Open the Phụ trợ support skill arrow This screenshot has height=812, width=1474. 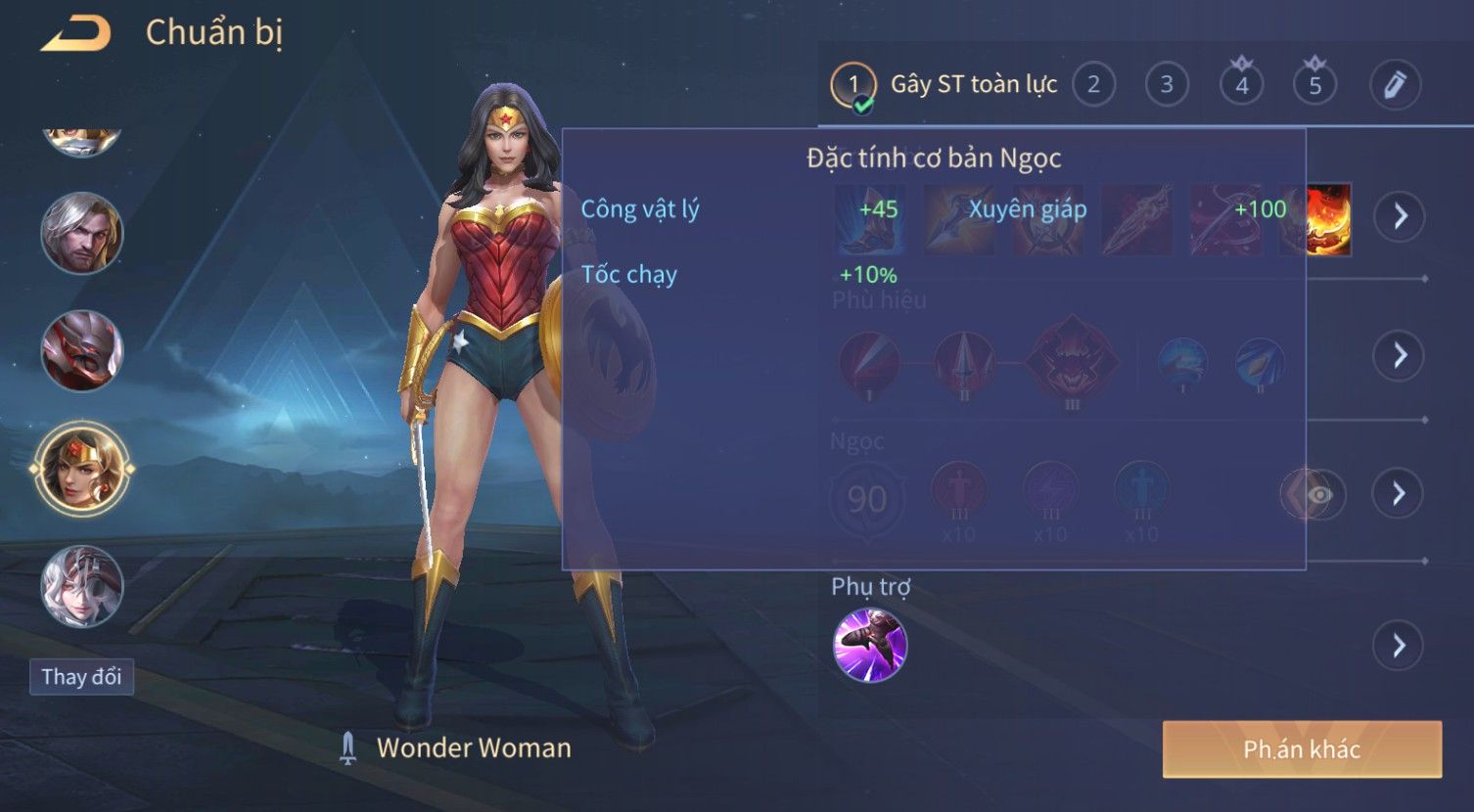1398,646
